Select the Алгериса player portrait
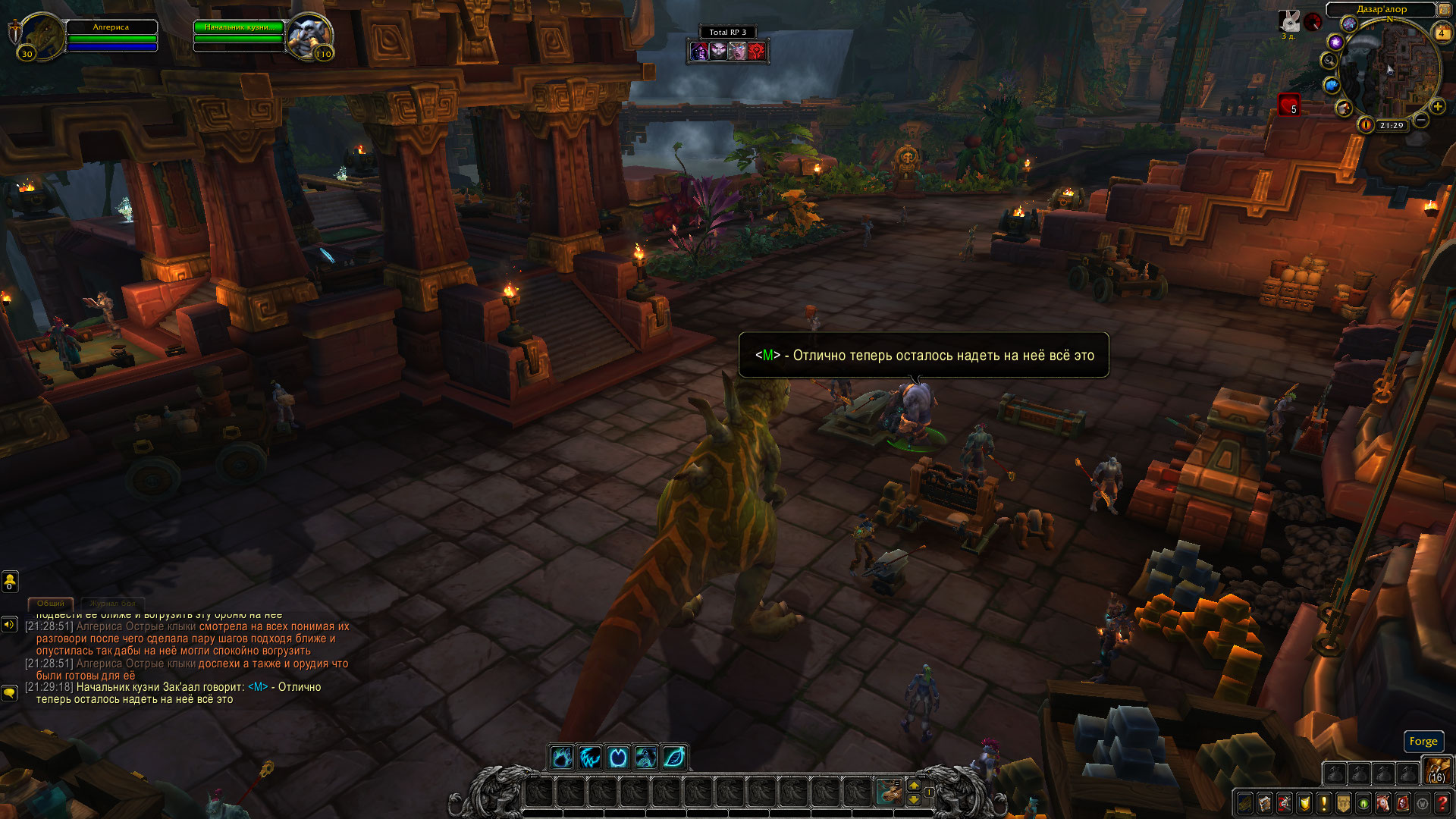The image size is (1456, 819). coord(42,35)
